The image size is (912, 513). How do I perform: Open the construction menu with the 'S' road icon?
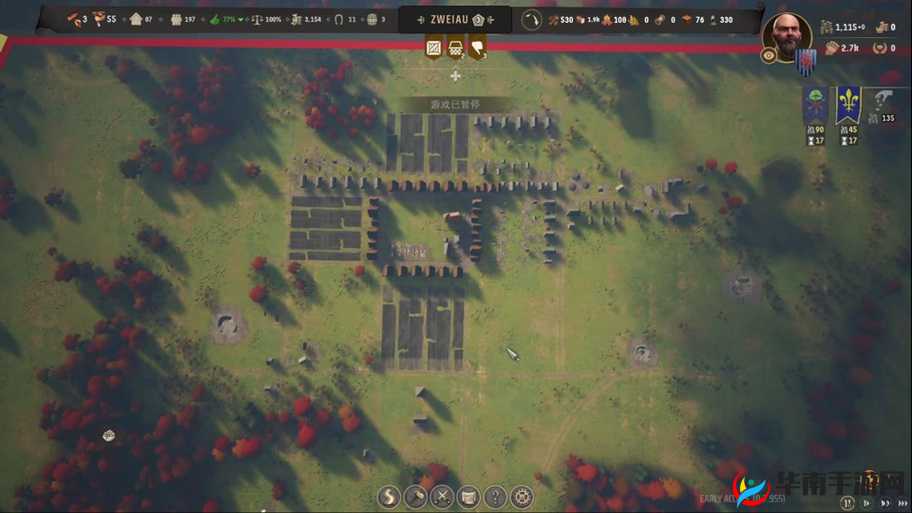389,496
